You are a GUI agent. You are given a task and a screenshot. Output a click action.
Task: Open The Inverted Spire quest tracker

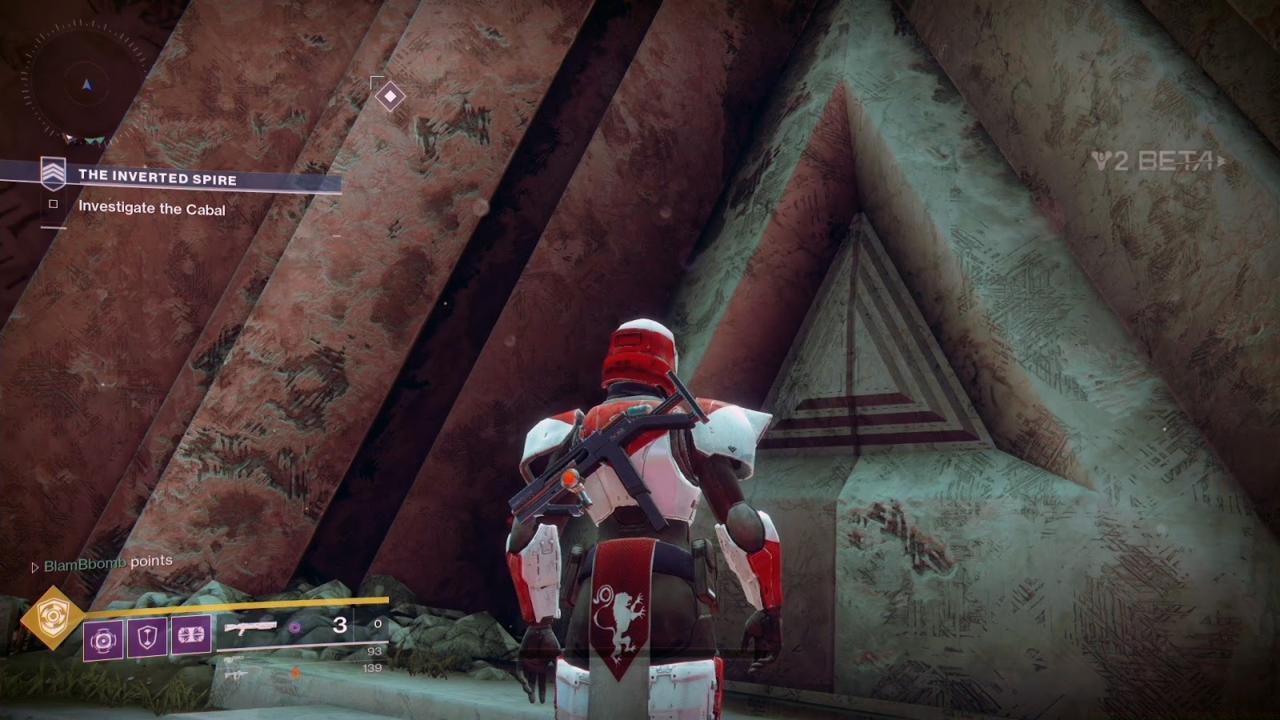tap(157, 178)
